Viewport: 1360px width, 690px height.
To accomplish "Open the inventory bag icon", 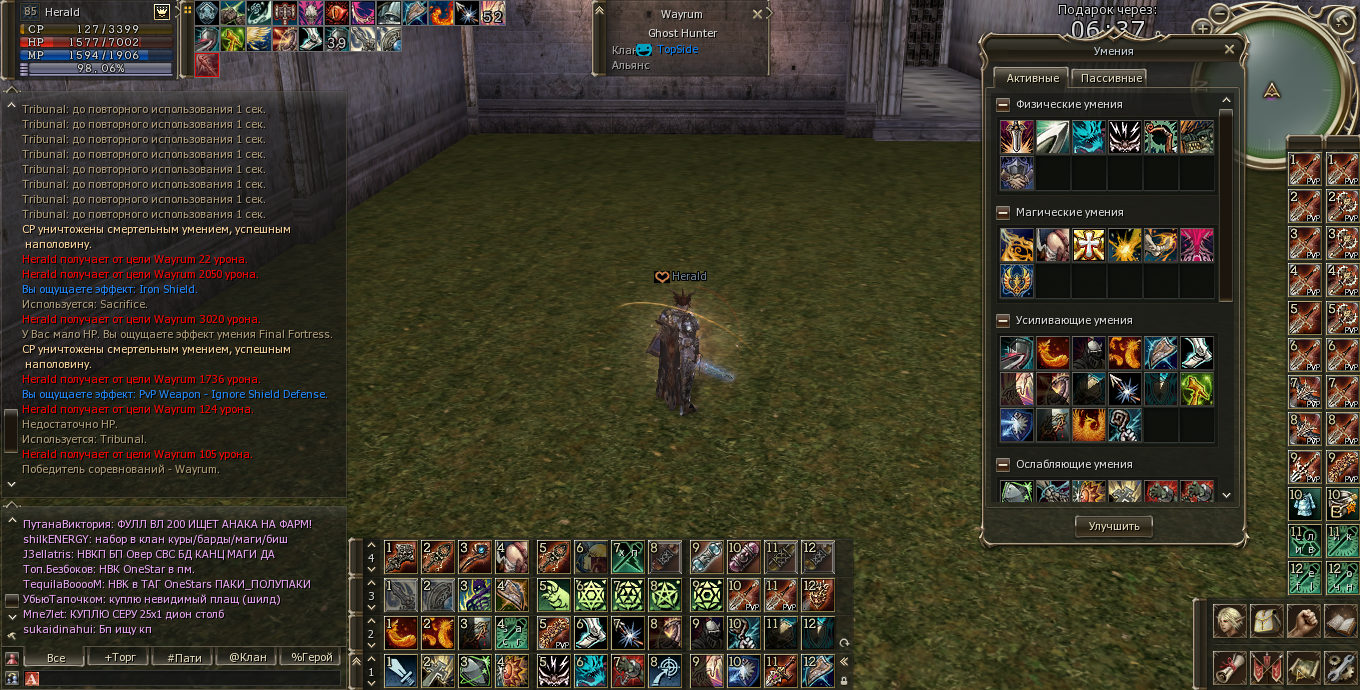I will point(1266,621).
